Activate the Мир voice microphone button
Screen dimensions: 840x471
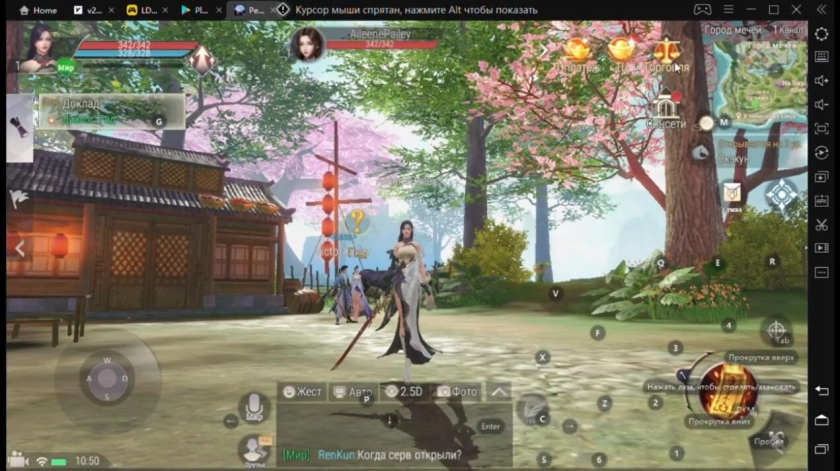[254, 407]
